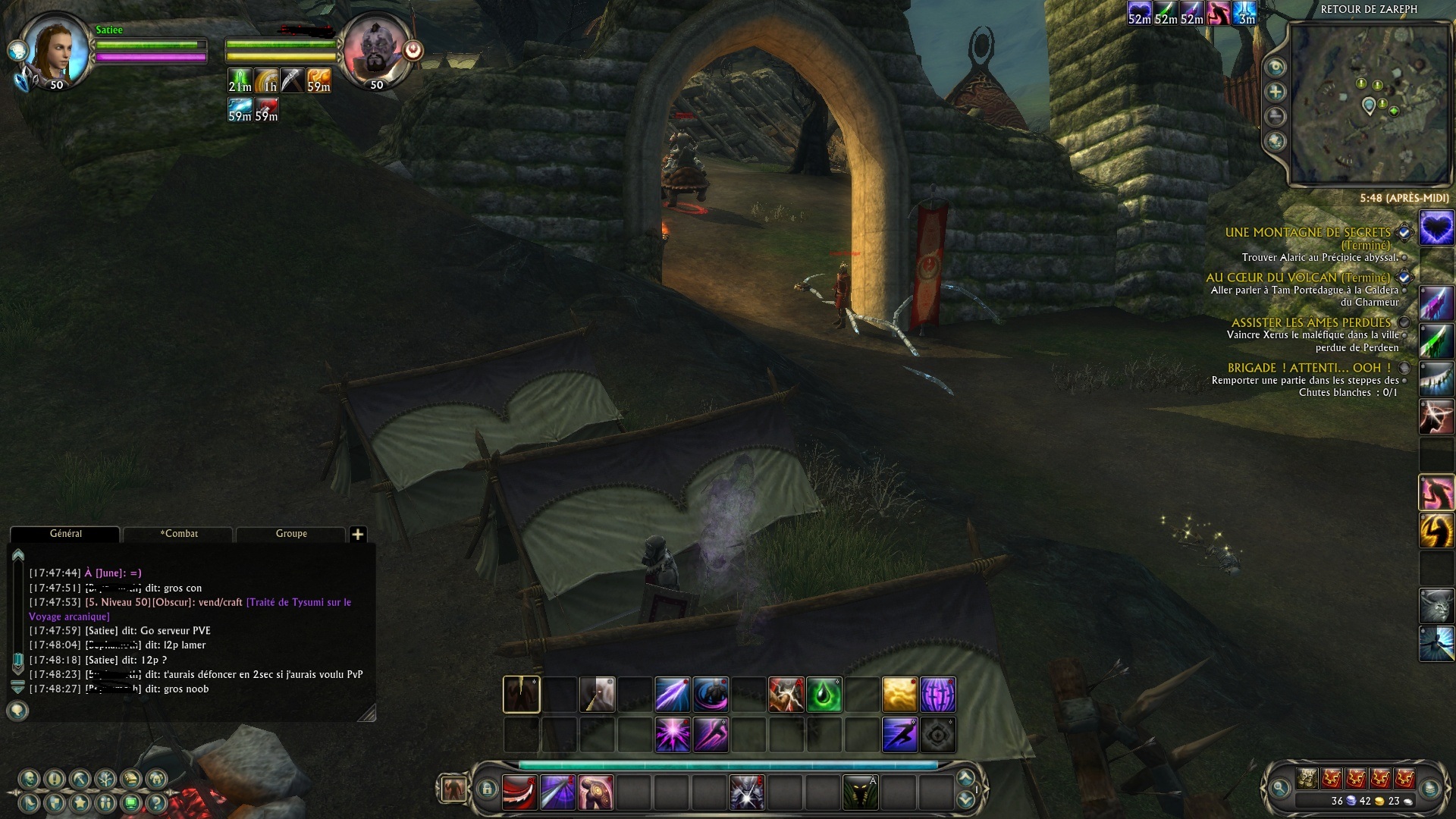Activate the red slash ability on main bar

point(520,792)
